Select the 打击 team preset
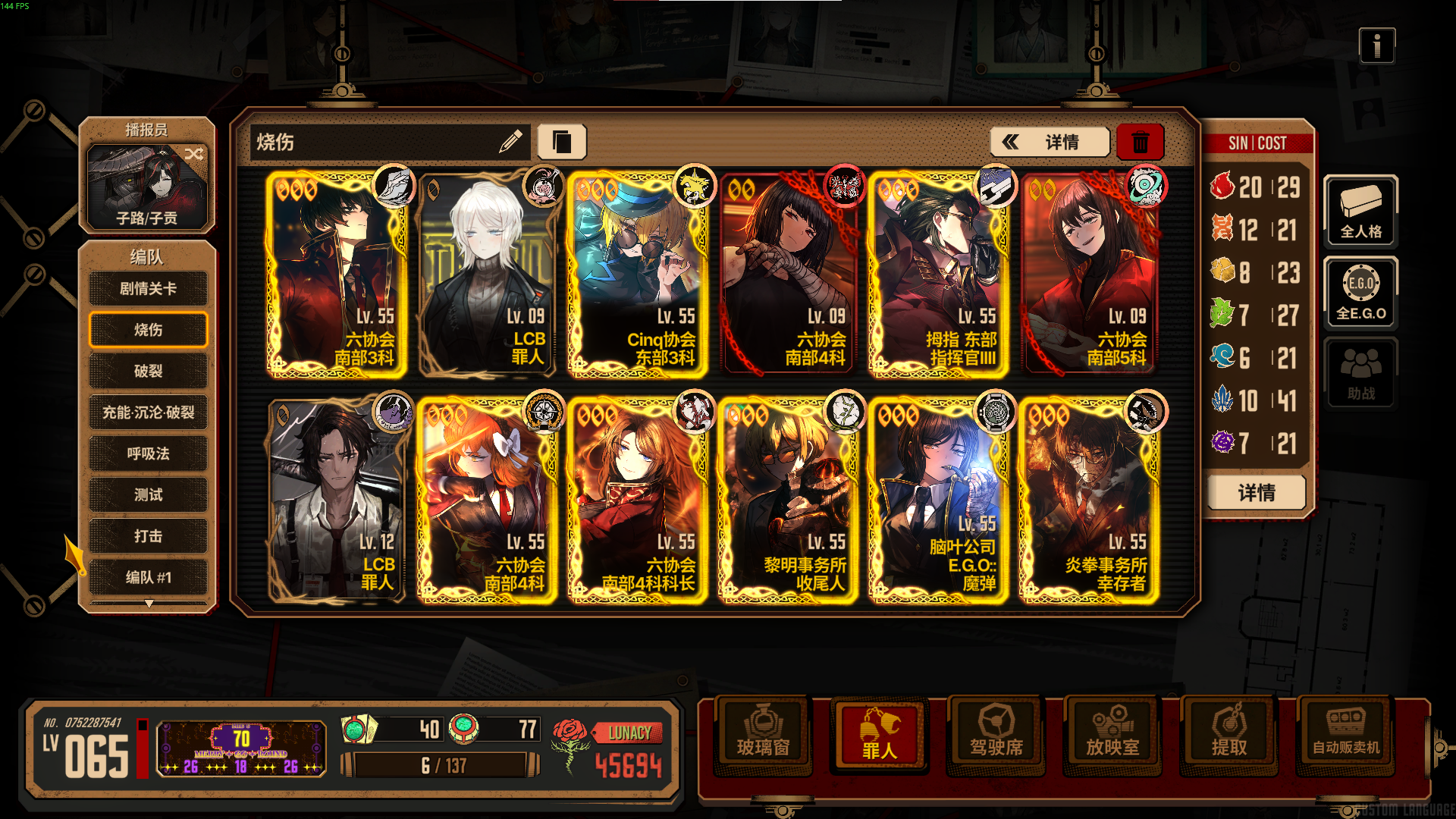 click(x=148, y=536)
